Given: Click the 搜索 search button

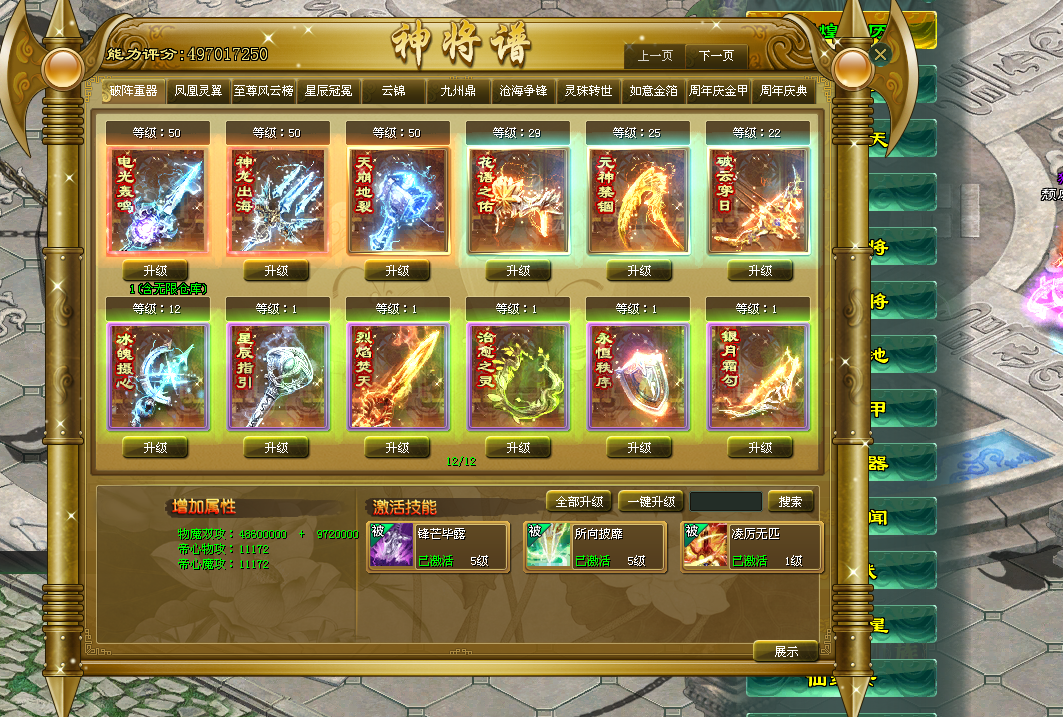Looking at the screenshot, I should tap(791, 502).
